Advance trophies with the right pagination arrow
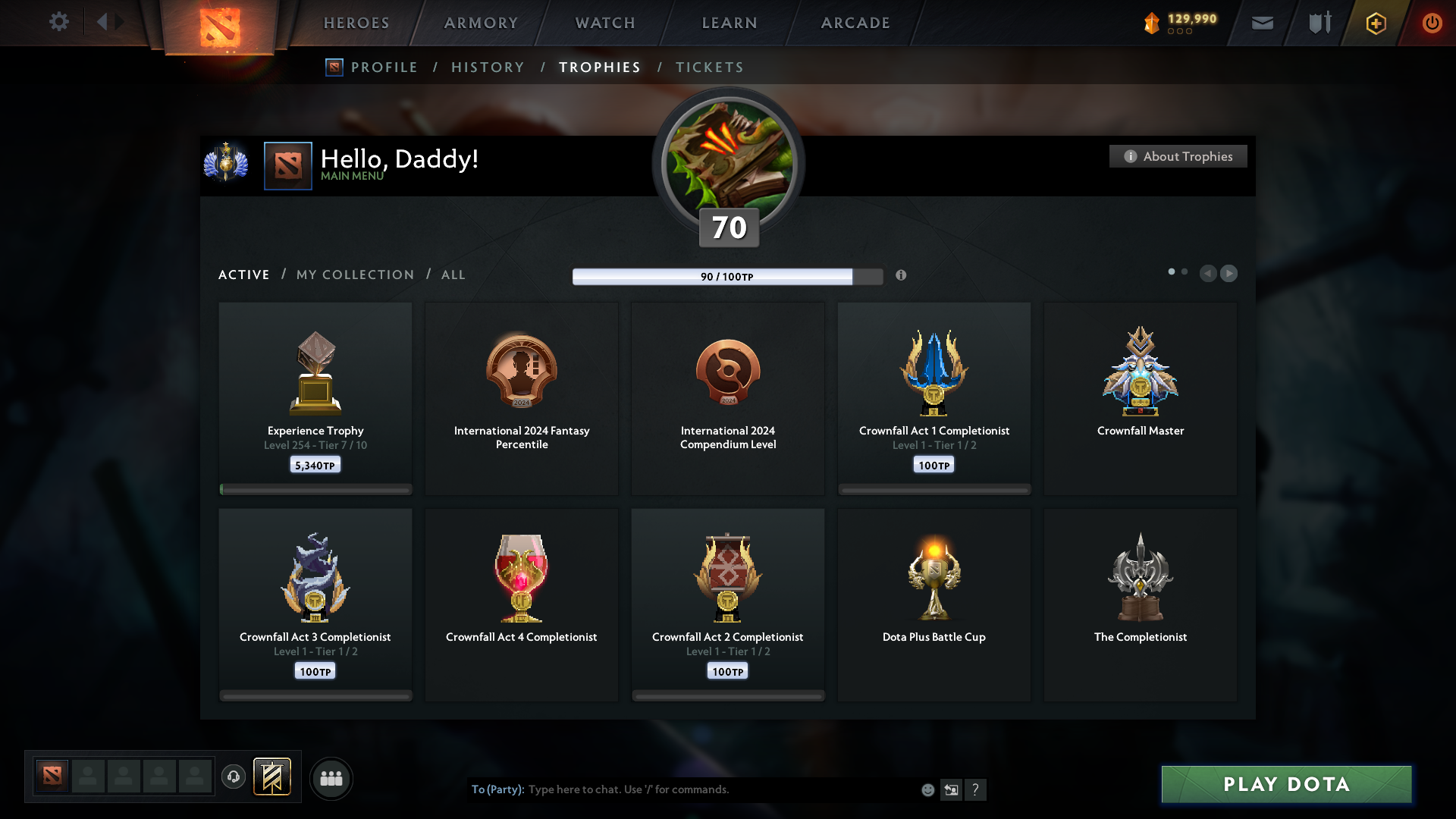The height and width of the screenshot is (819, 1456). (x=1229, y=274)
